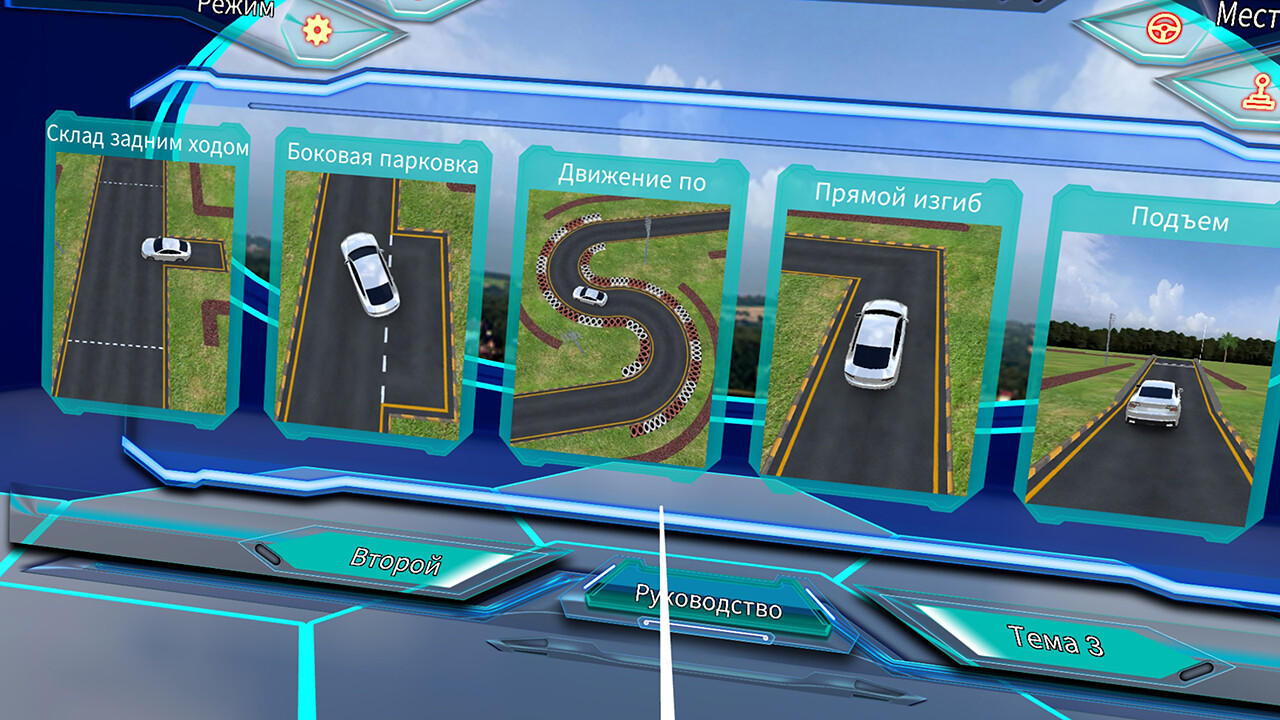The image size is (1280, 720).
Task: Open the "Режим" menu
Action: pyautogui.click(x=235, y=10)
